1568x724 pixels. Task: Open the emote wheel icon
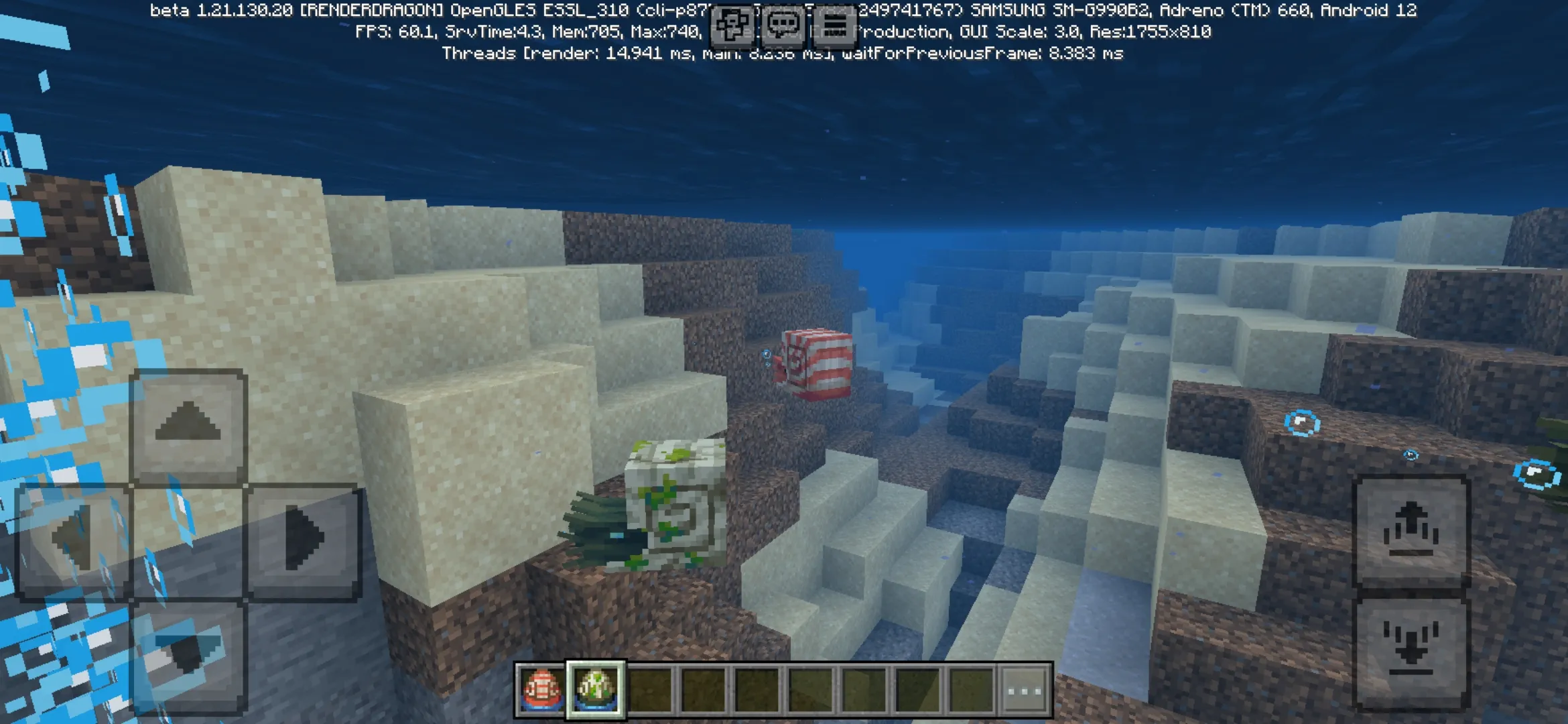[732, 25]
